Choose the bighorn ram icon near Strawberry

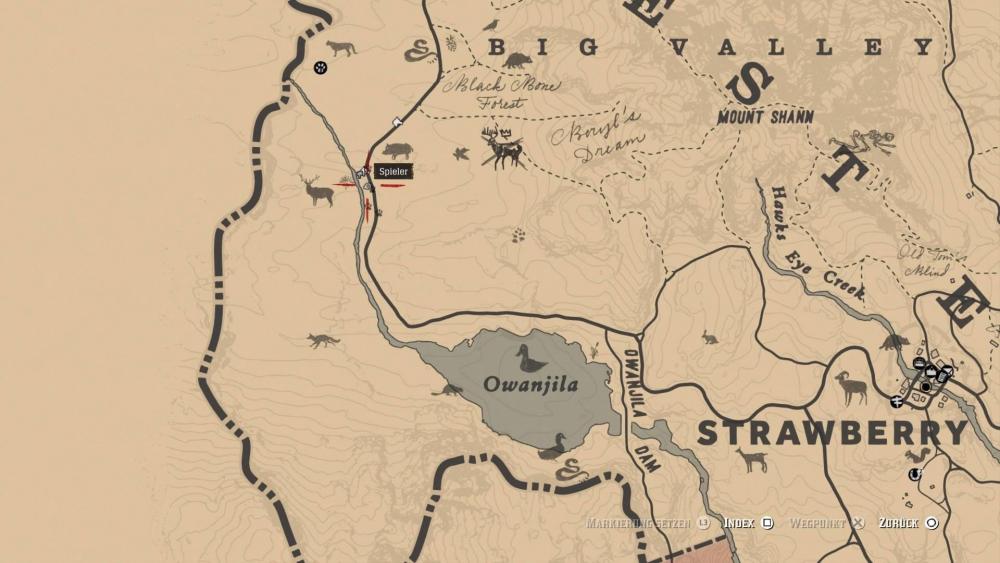point(851,387)
